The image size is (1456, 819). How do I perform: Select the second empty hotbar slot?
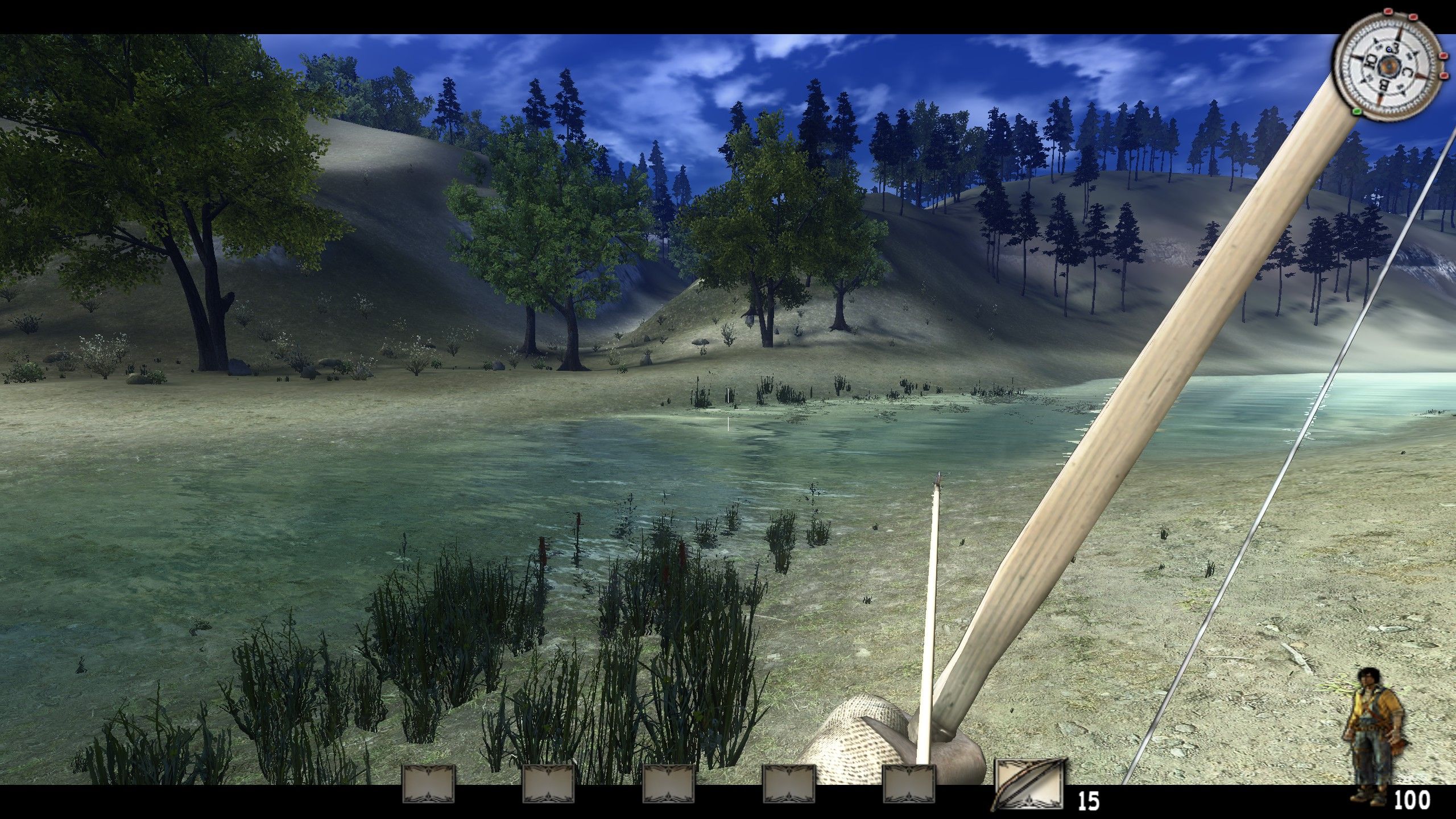tap(548, 784)
